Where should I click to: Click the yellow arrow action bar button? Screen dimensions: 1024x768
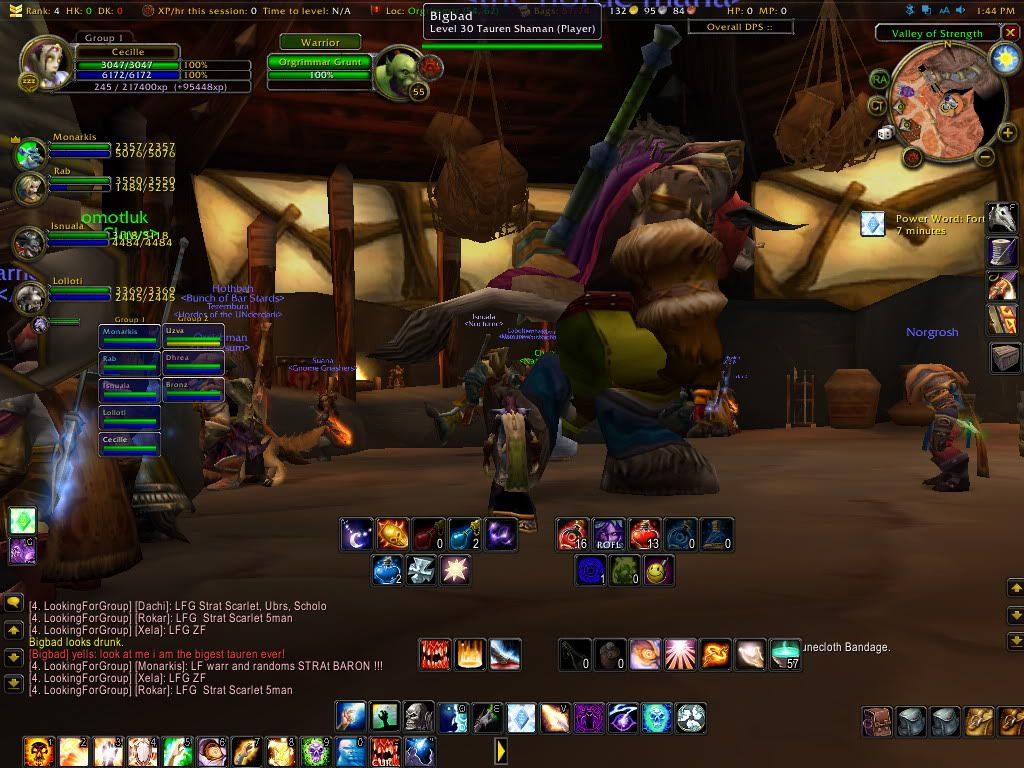[x=502, y=749]
